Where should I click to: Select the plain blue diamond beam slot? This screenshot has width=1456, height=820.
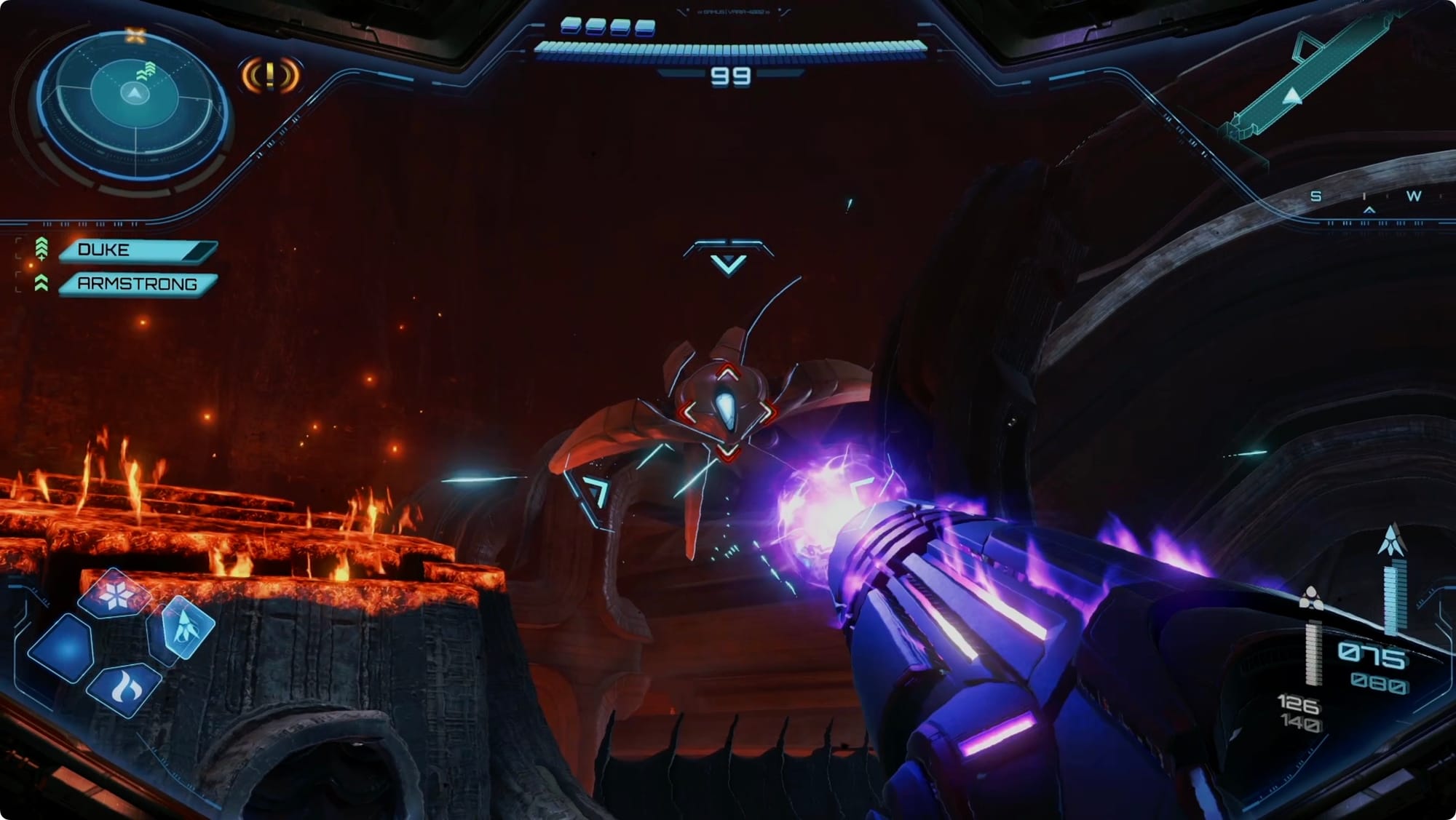(63, 648)
